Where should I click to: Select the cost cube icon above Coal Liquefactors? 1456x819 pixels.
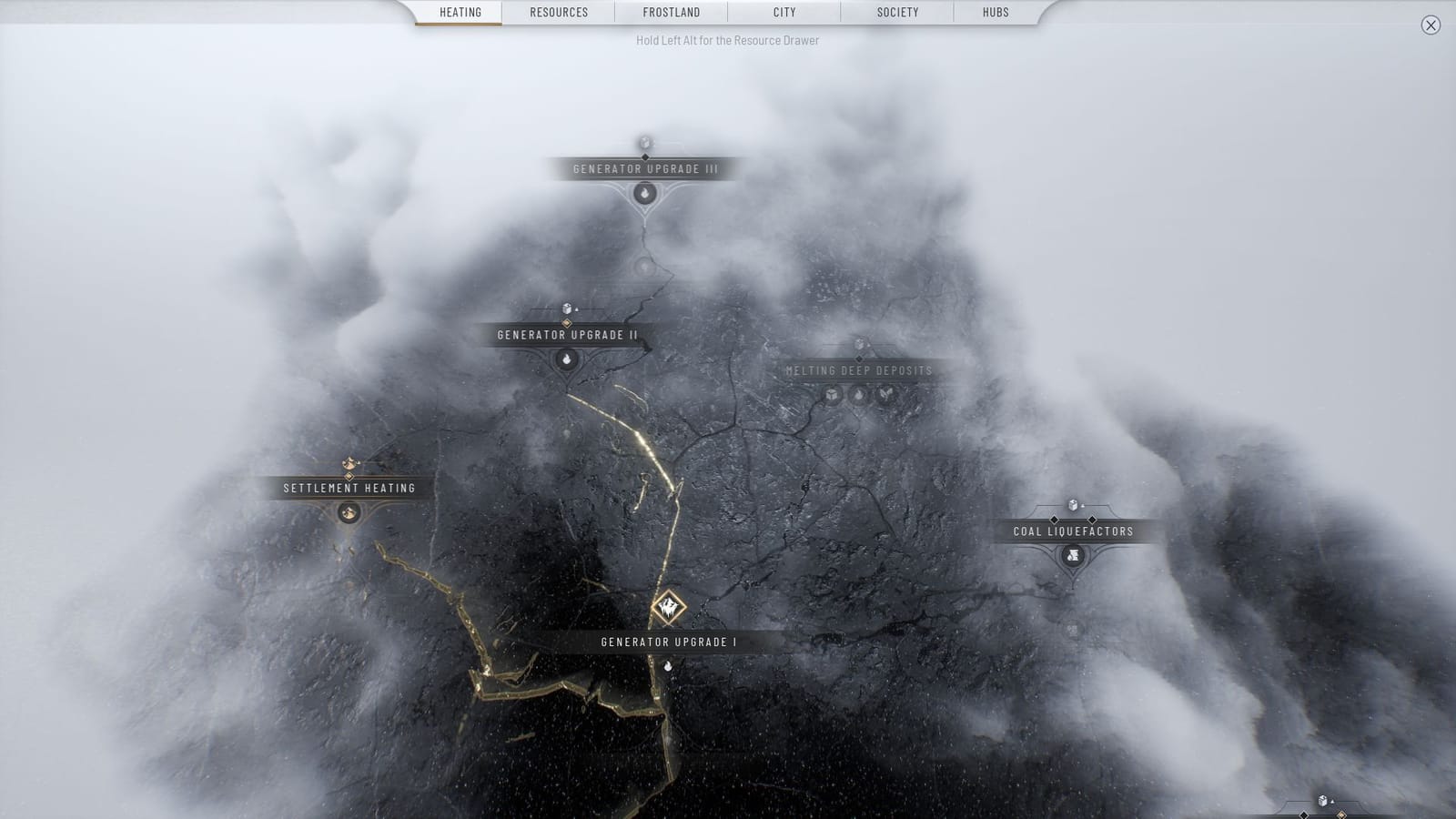(x=1074, y=505)
